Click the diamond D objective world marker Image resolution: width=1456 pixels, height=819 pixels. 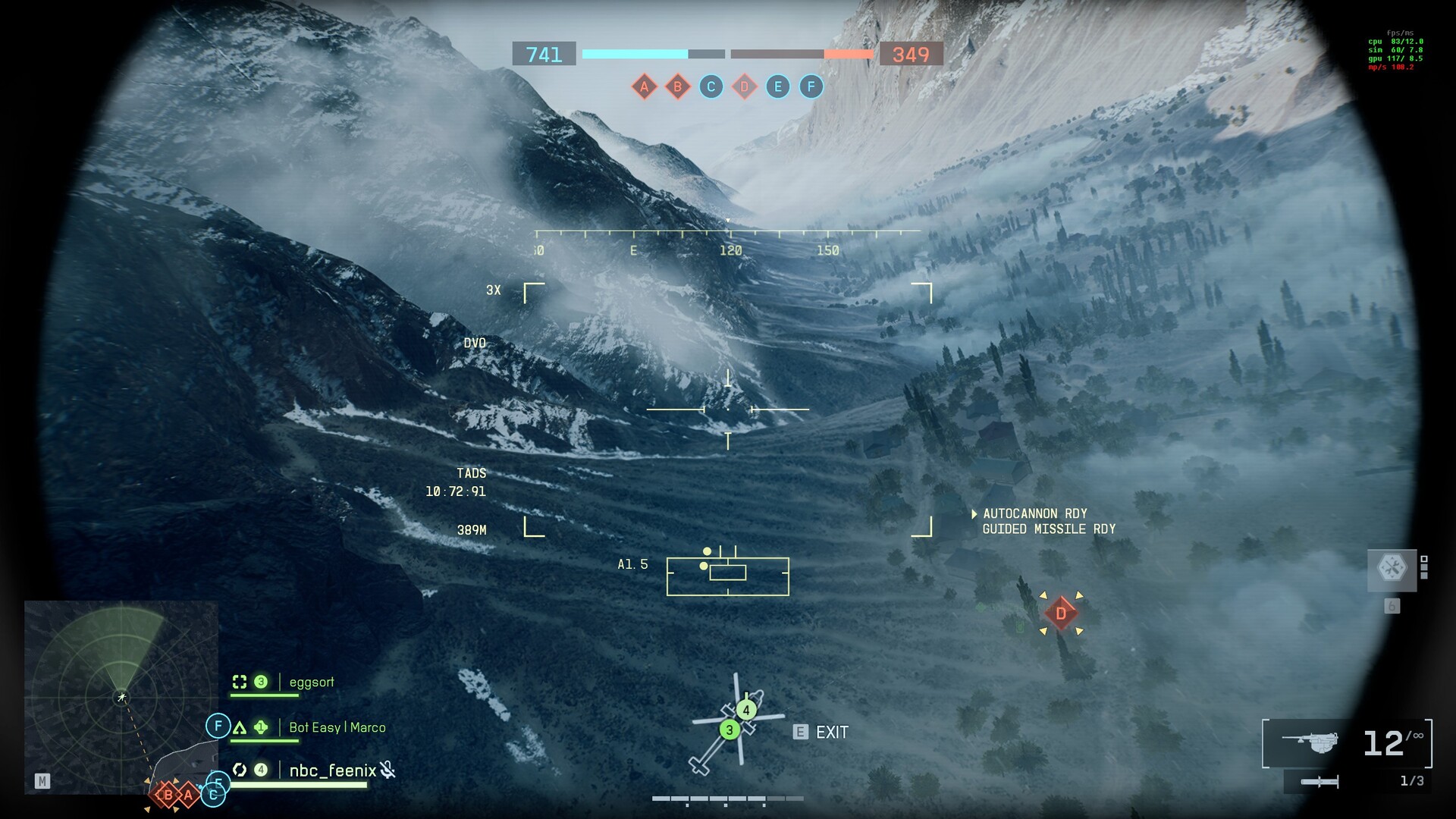click(1060, 613)
